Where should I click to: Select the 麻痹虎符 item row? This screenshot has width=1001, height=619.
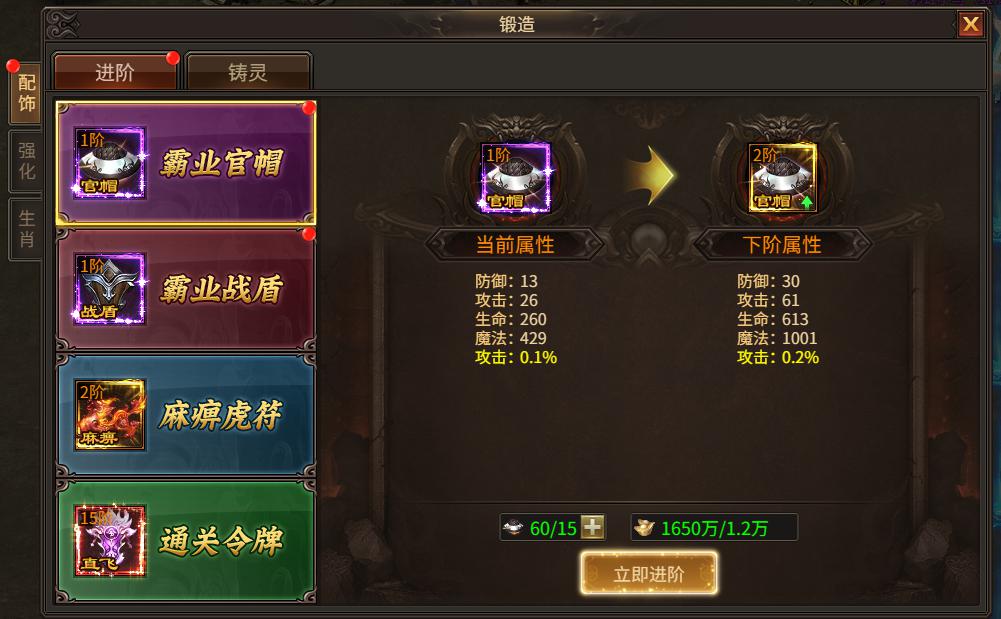tap(186, 415)
